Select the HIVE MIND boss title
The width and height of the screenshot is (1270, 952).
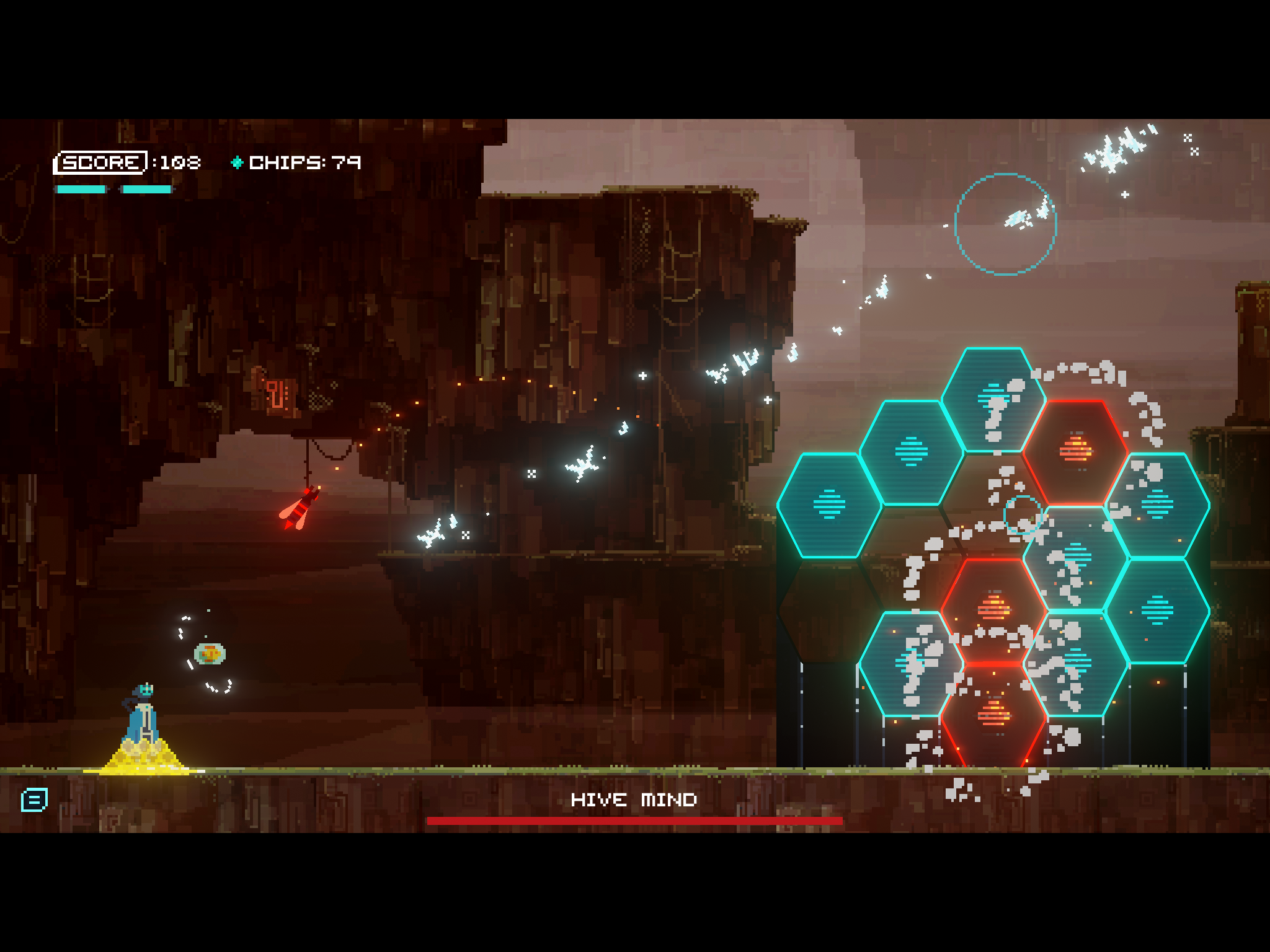[634, 800]
